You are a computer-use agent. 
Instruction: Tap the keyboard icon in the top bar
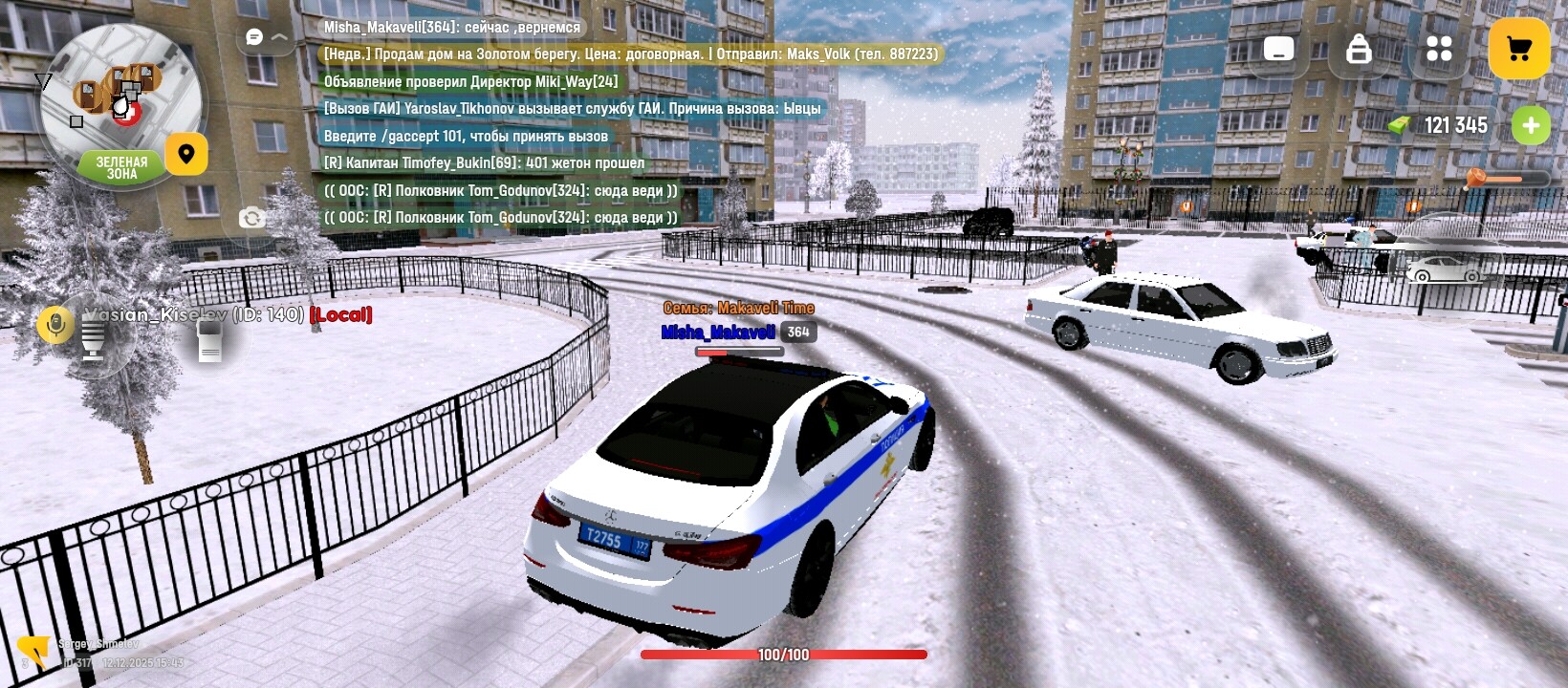[x=1278, y=49]
